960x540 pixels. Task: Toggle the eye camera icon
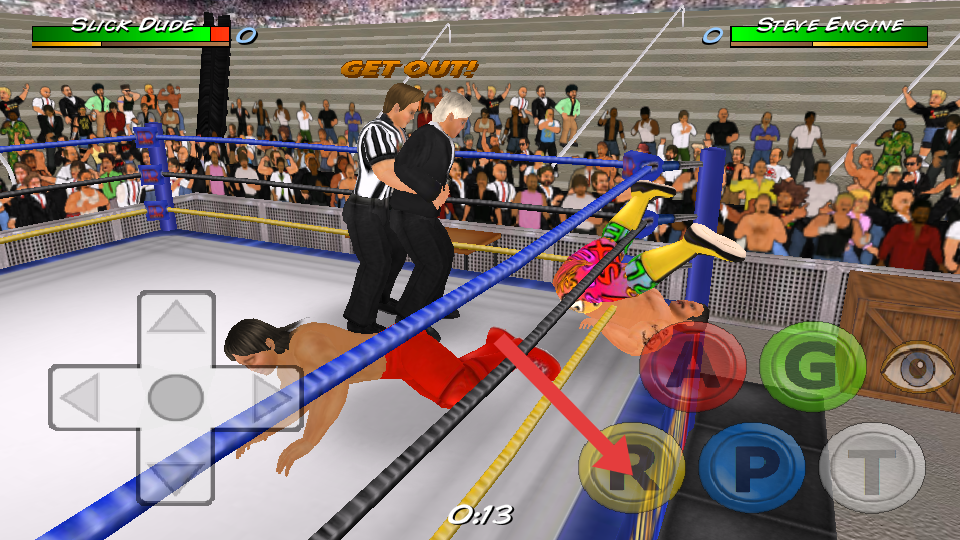[916, 367]
